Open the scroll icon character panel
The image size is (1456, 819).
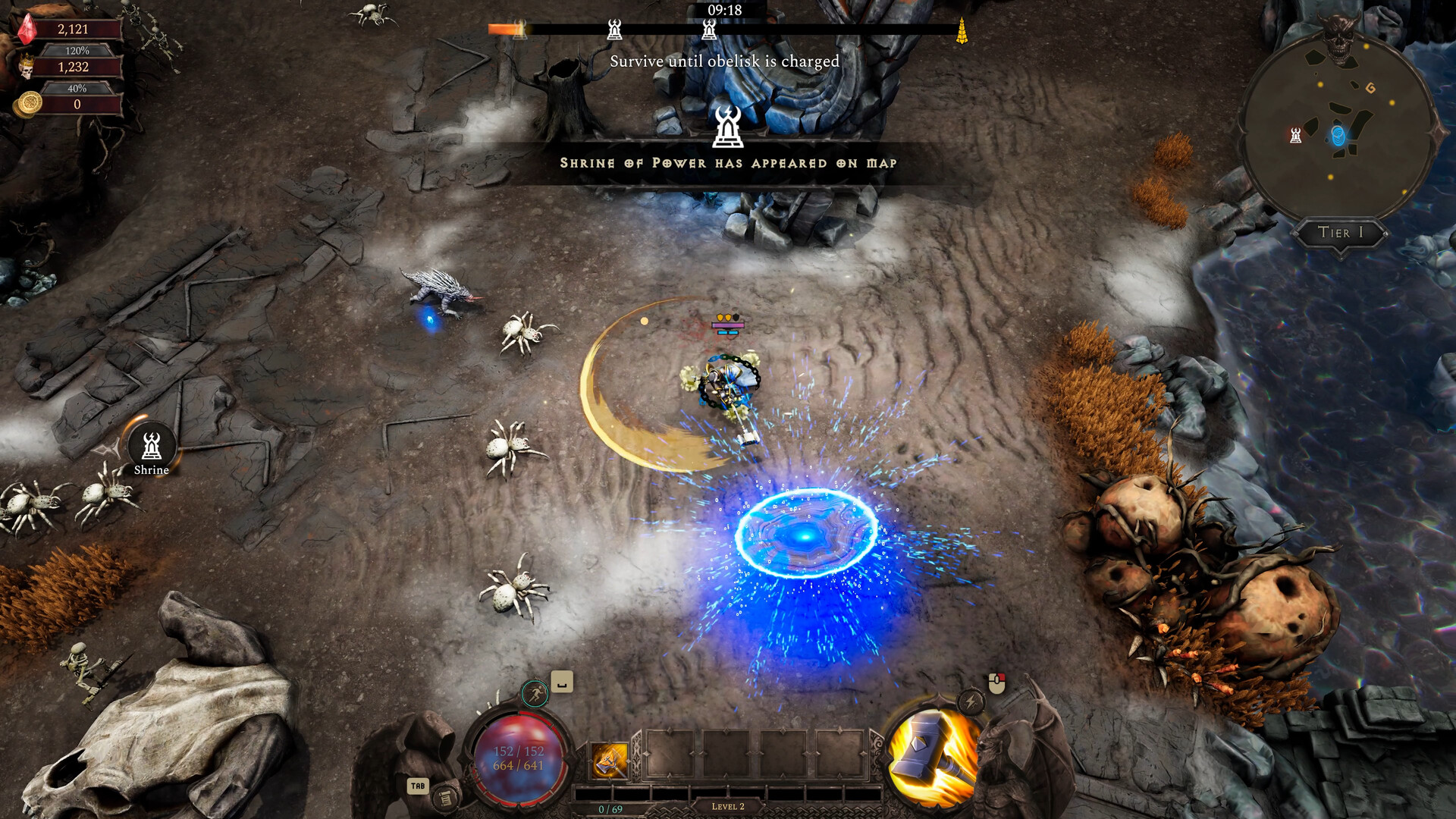tap(445, 797)
